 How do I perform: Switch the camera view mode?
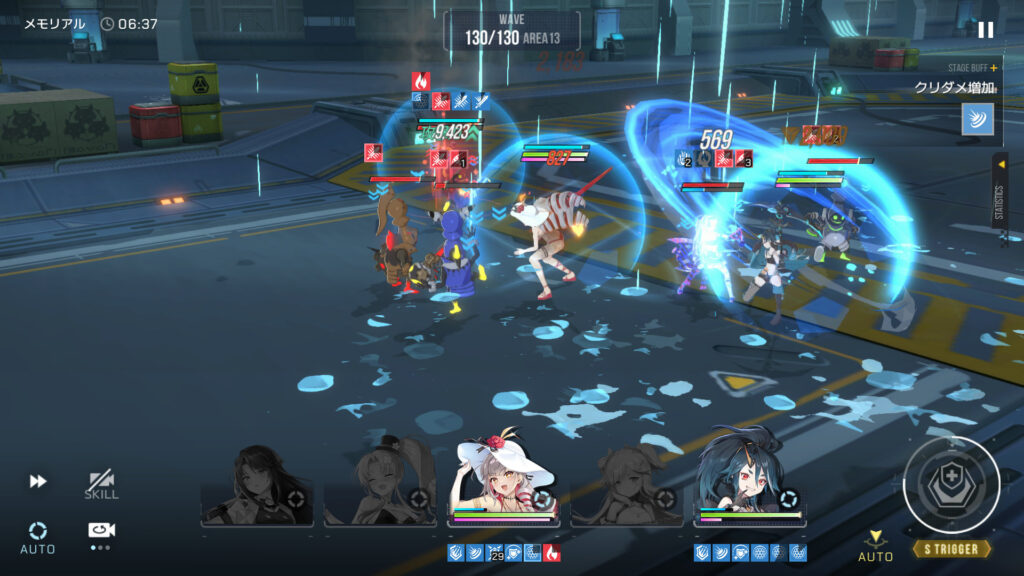pyautogui.click(x=100, y=531)
